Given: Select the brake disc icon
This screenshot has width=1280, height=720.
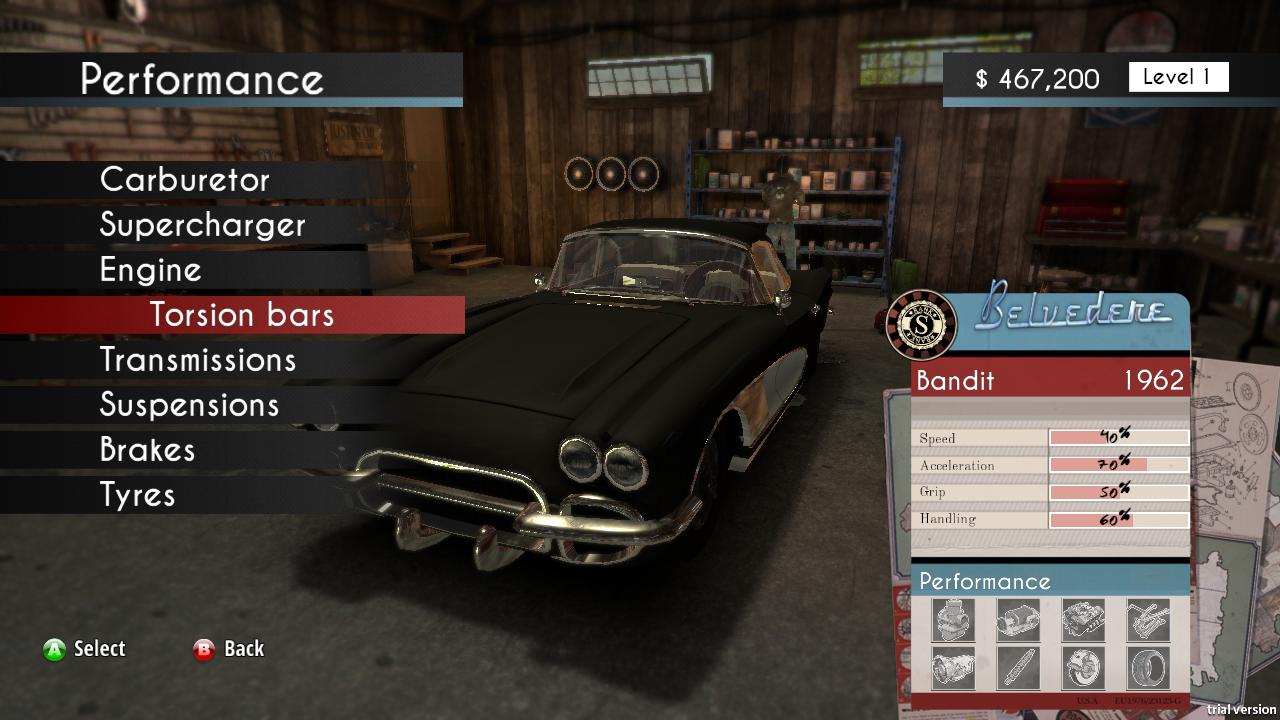Looking at the screenshot, I should pyautogui.click(x=1082, y=666).
